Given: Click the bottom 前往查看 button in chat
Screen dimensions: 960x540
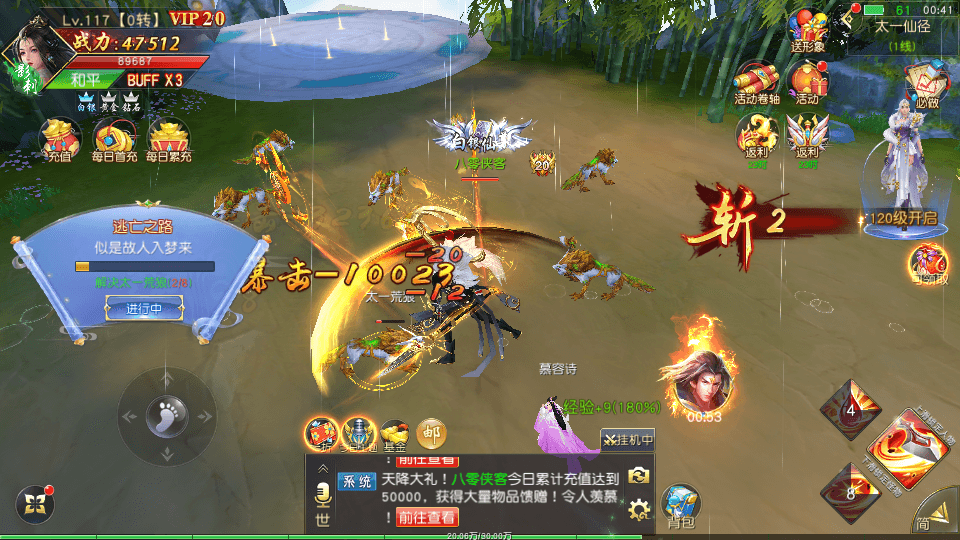Looking at the screenshot, I should click(428, 517).
